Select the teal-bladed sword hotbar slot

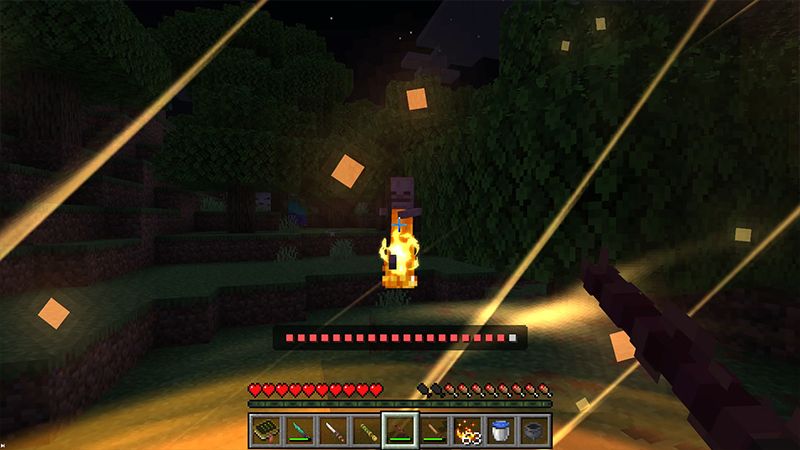coord(299,430)
